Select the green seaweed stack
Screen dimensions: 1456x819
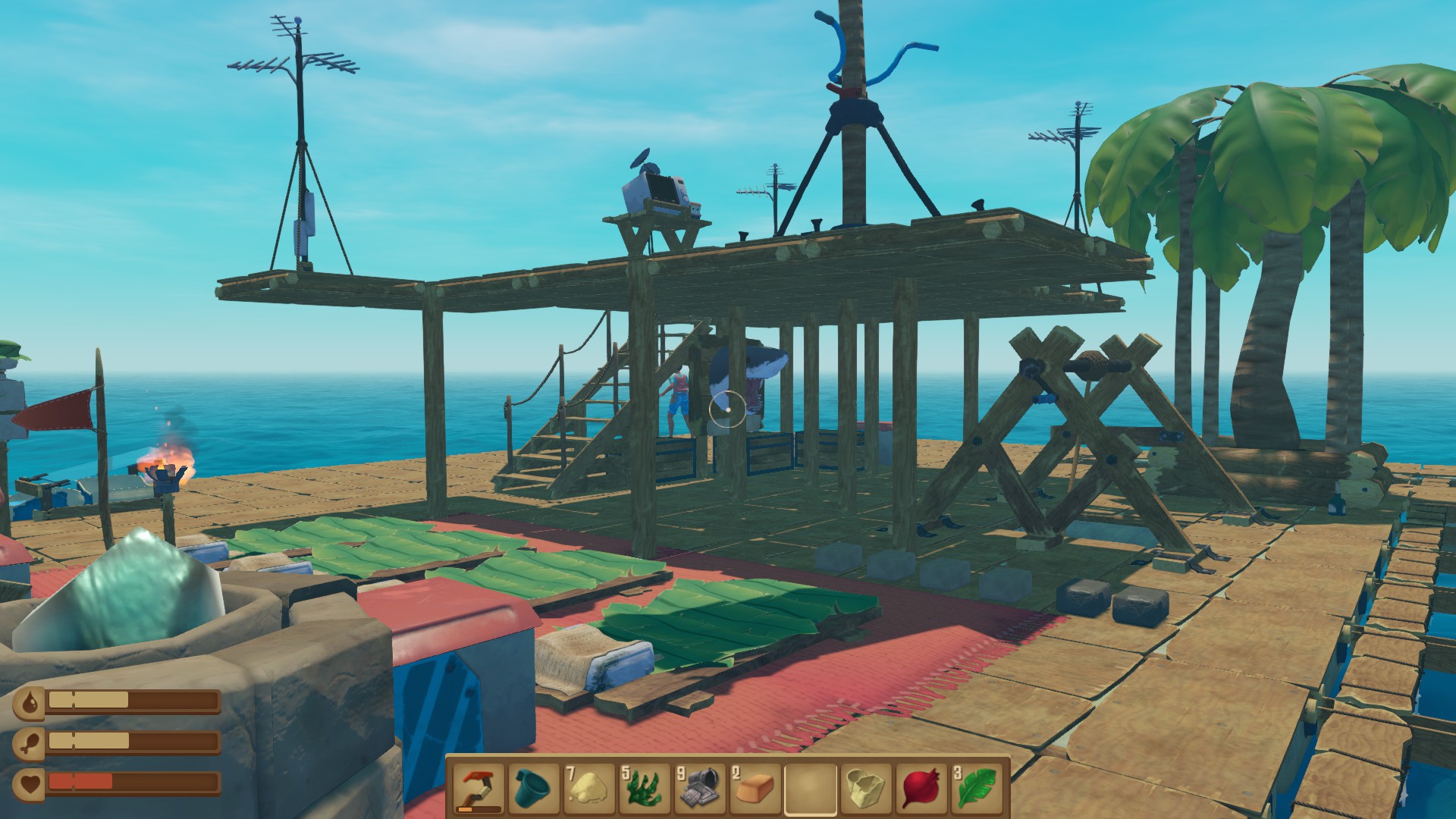(645, 789)
